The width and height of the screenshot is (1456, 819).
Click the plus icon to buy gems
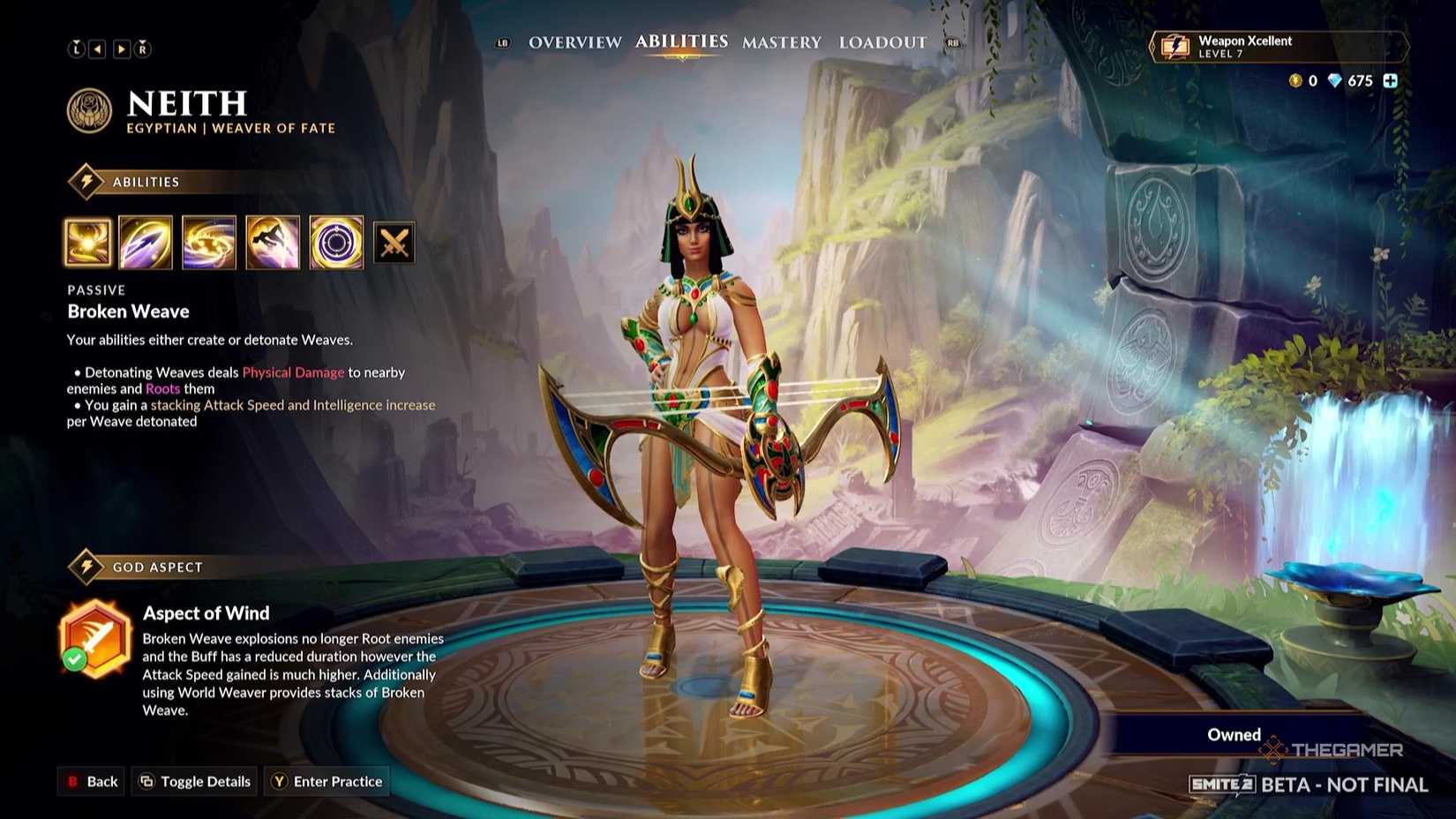coord(1391,80)
